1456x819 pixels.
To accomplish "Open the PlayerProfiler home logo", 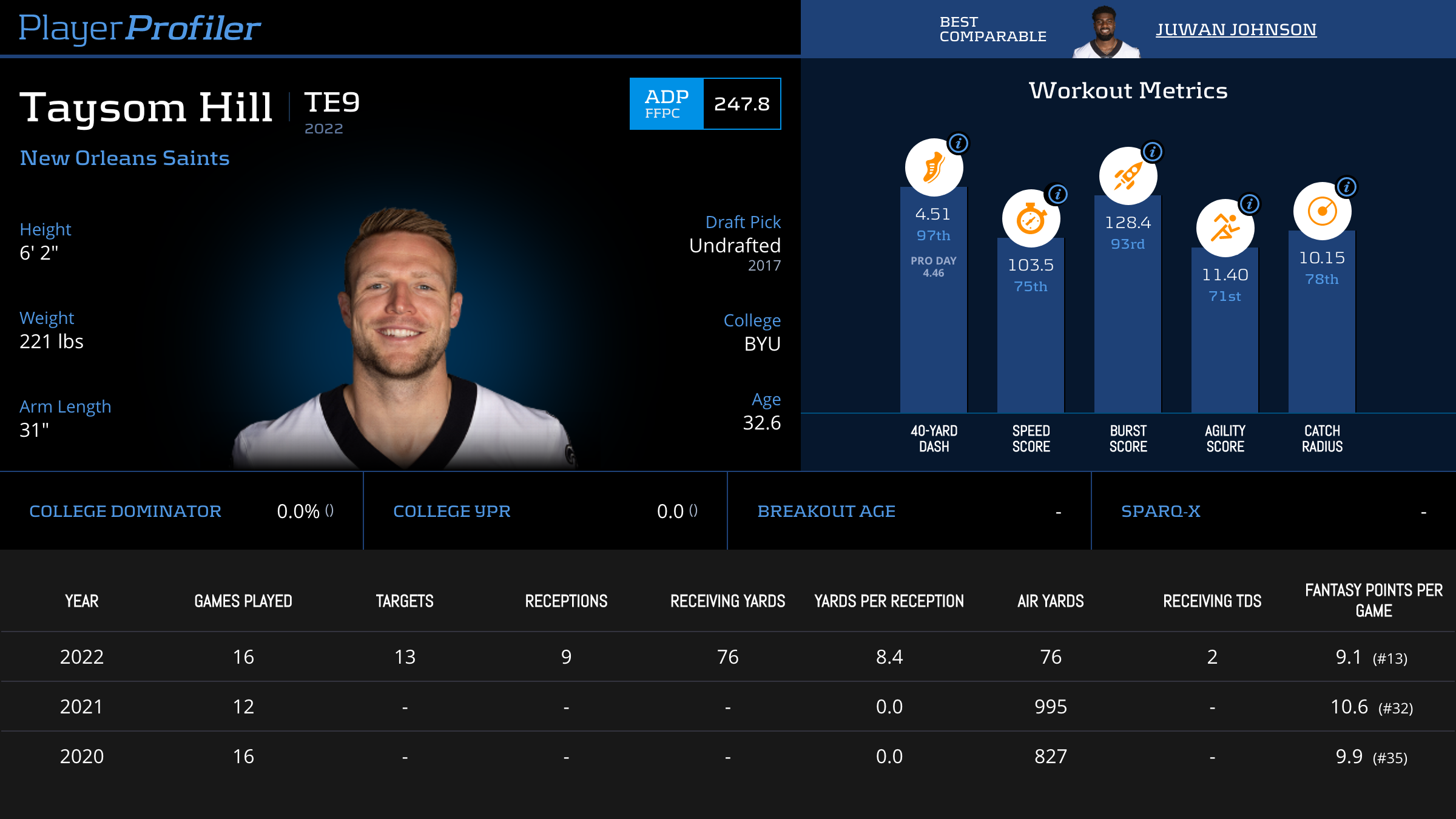I will [138, 26].
